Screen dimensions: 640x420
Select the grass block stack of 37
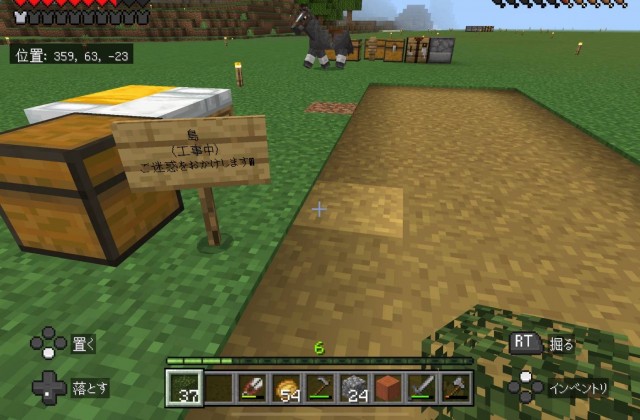tap(182, 386)
